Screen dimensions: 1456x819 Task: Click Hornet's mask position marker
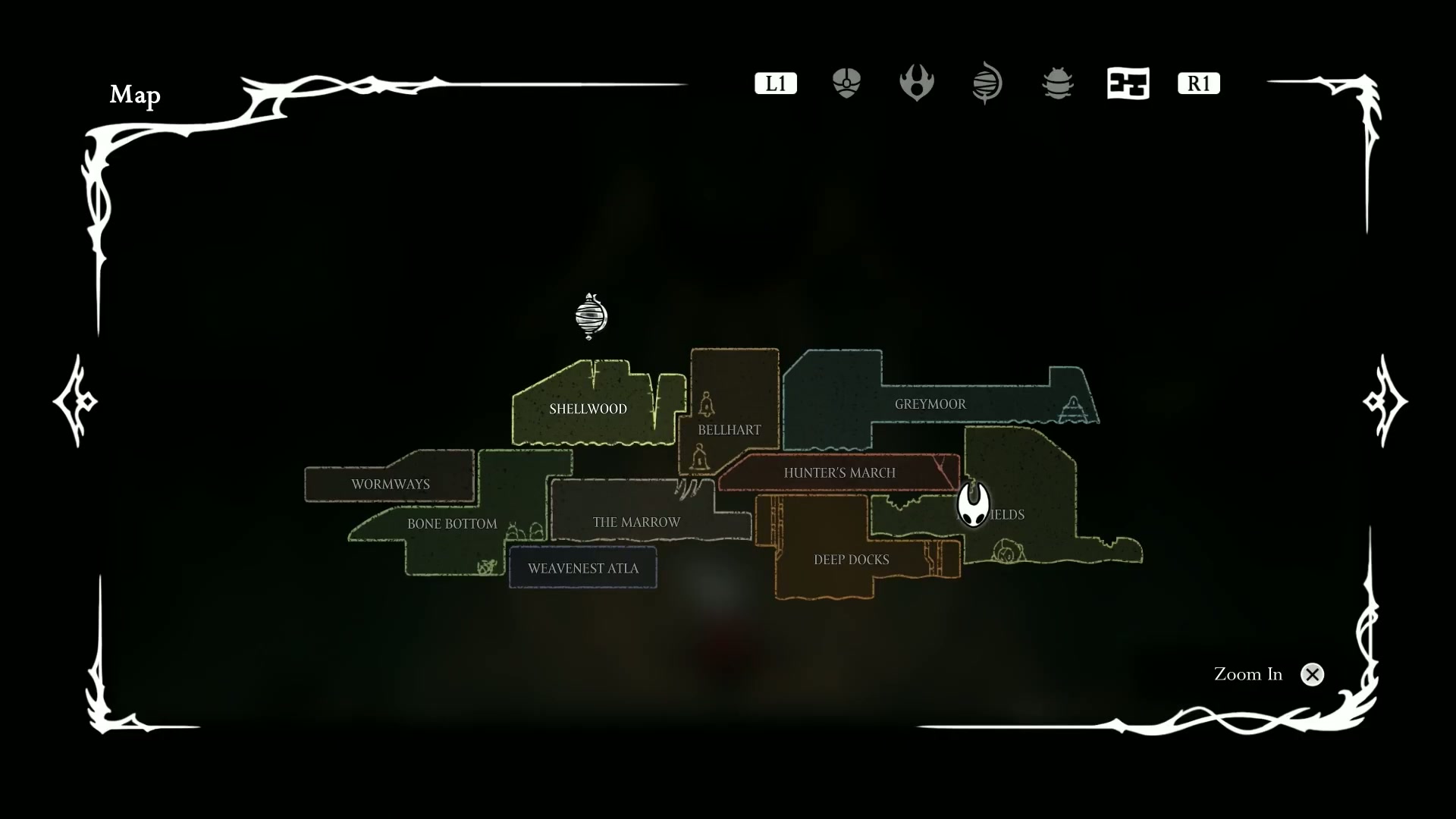coord(973,504)
